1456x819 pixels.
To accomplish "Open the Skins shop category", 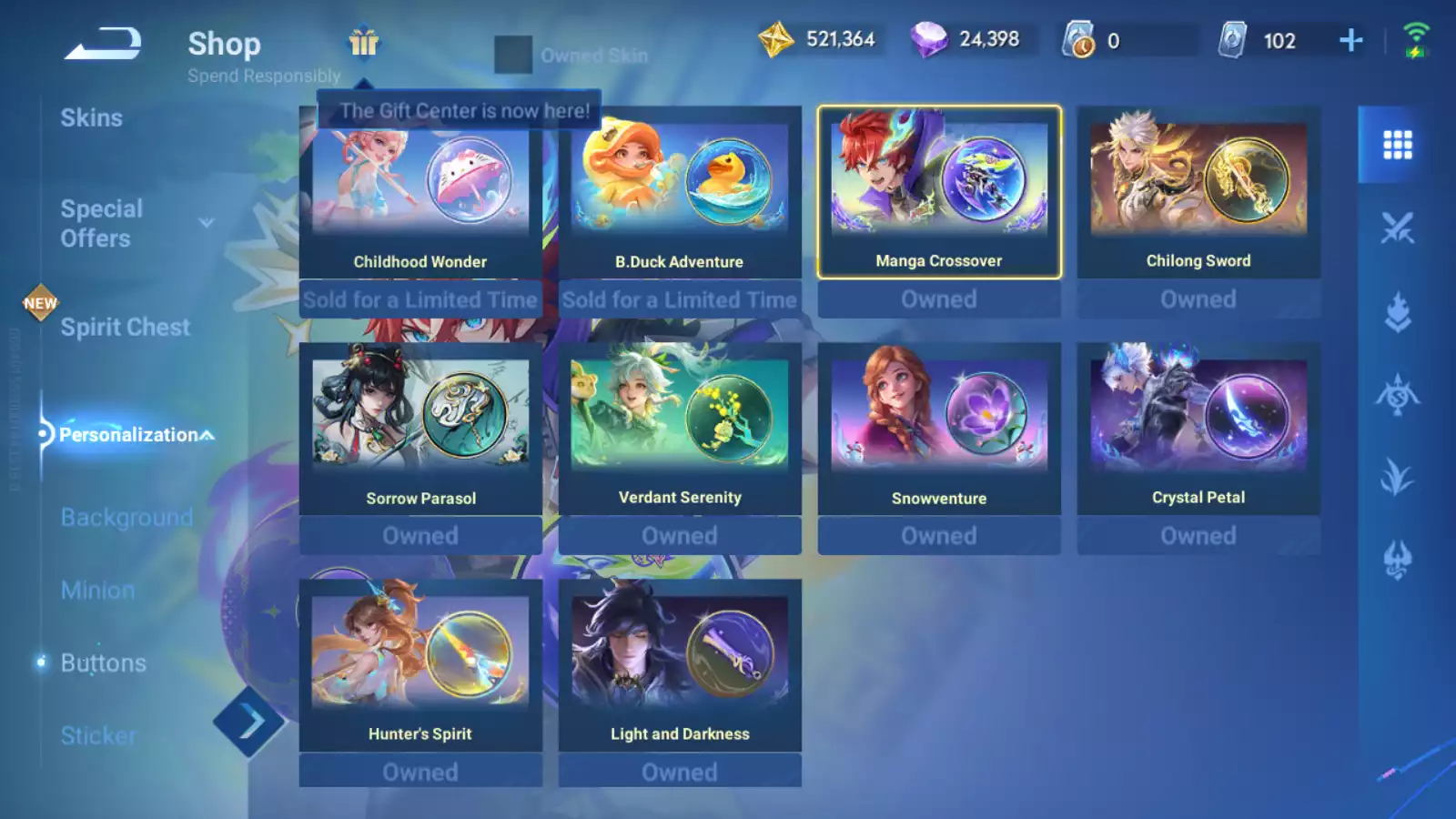I will pyautogui.click(x=91, y=118).
